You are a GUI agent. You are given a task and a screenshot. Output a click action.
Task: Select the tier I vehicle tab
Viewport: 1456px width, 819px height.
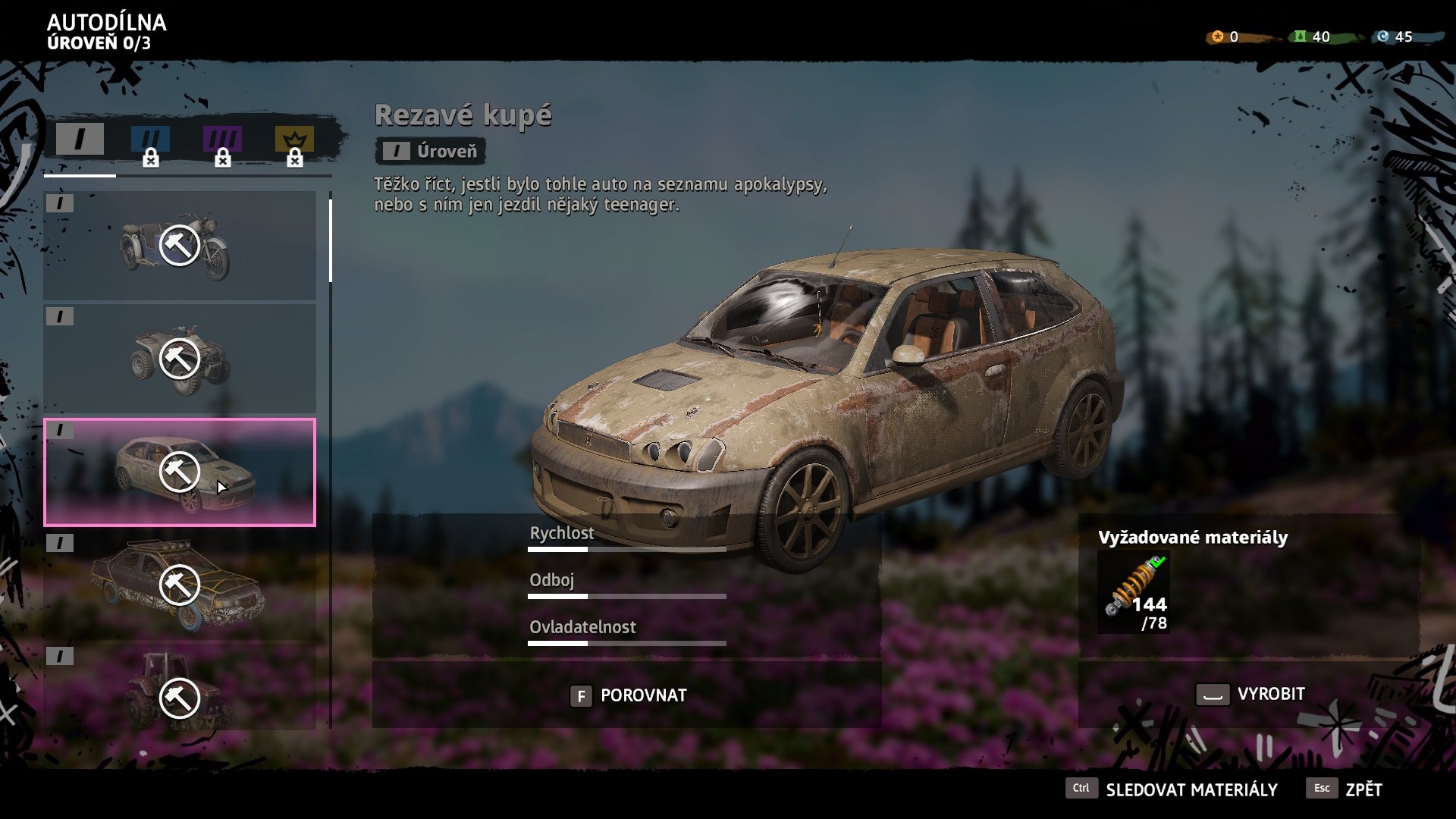(x=80, y=140)
